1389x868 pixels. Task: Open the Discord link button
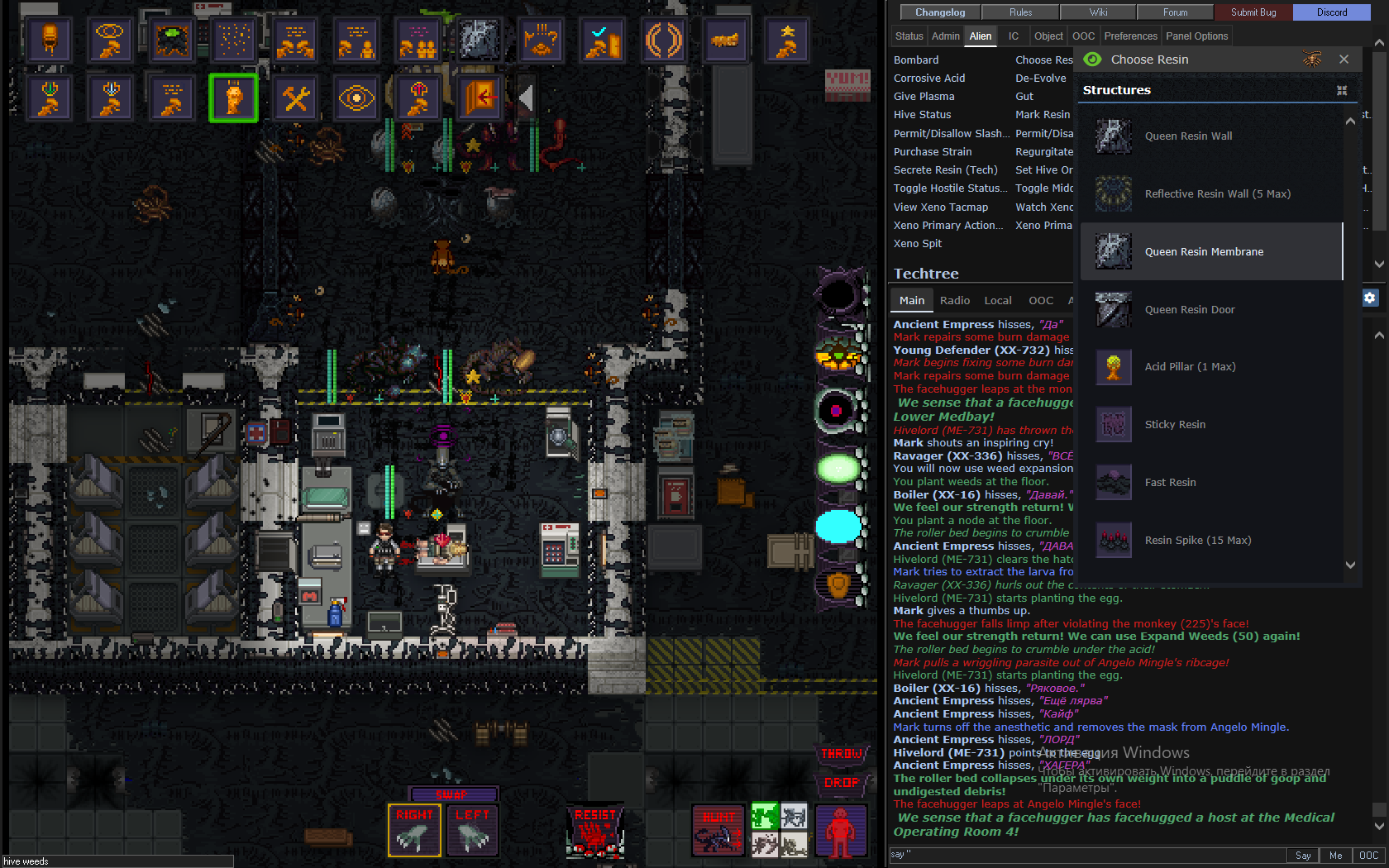(1331, 12)
